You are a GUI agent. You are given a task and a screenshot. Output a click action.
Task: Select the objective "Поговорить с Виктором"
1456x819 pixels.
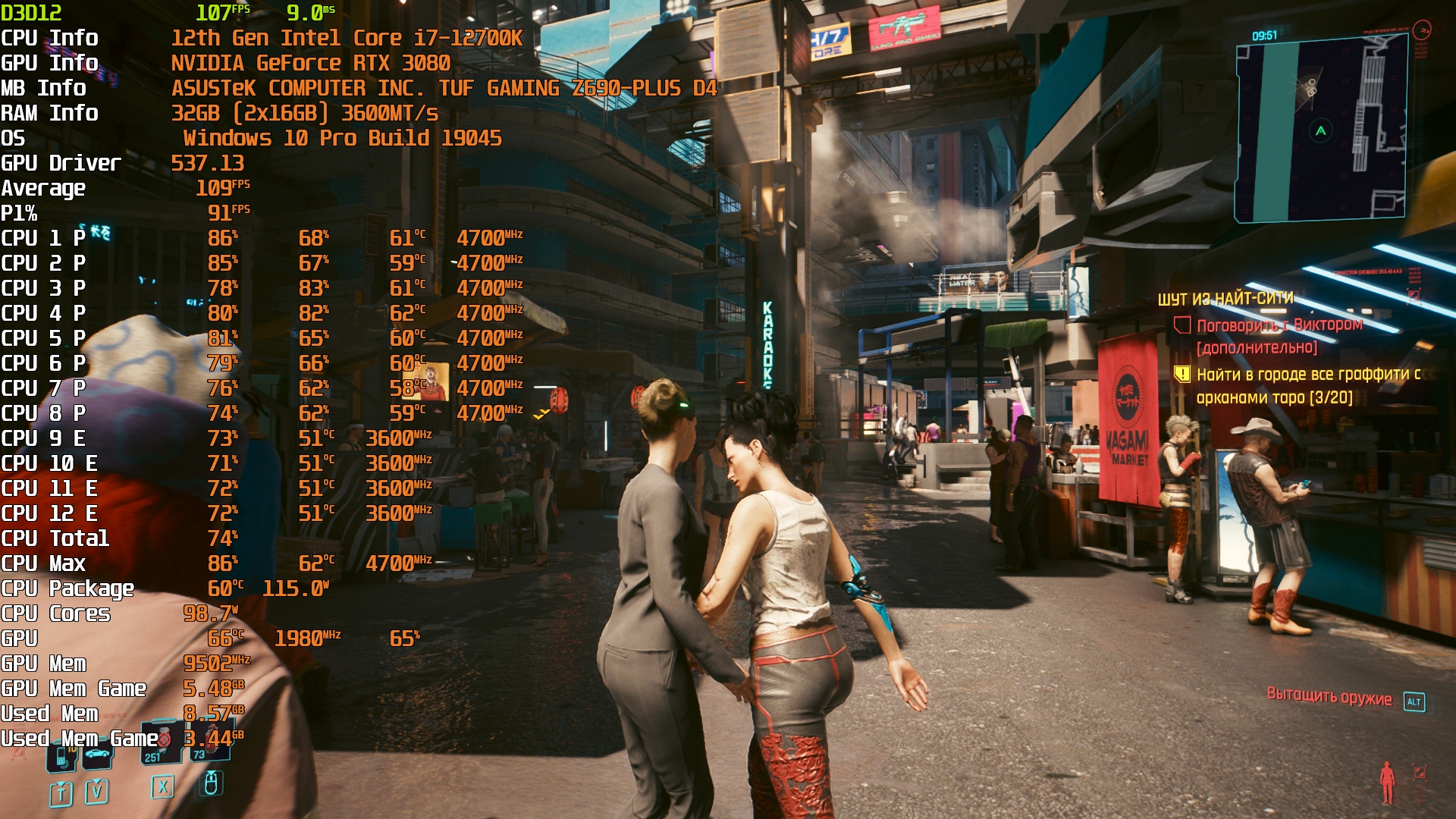pos(1279,325)
